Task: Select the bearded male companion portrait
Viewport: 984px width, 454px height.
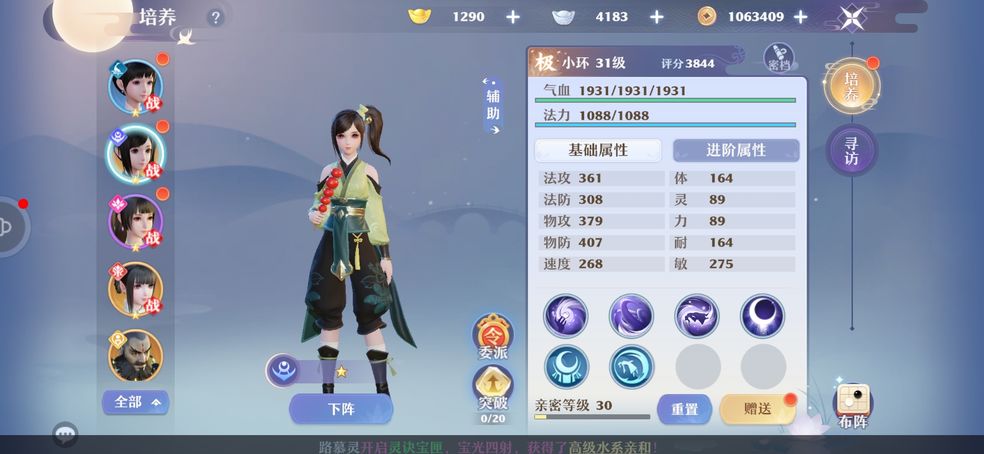Action: (134, 355)
